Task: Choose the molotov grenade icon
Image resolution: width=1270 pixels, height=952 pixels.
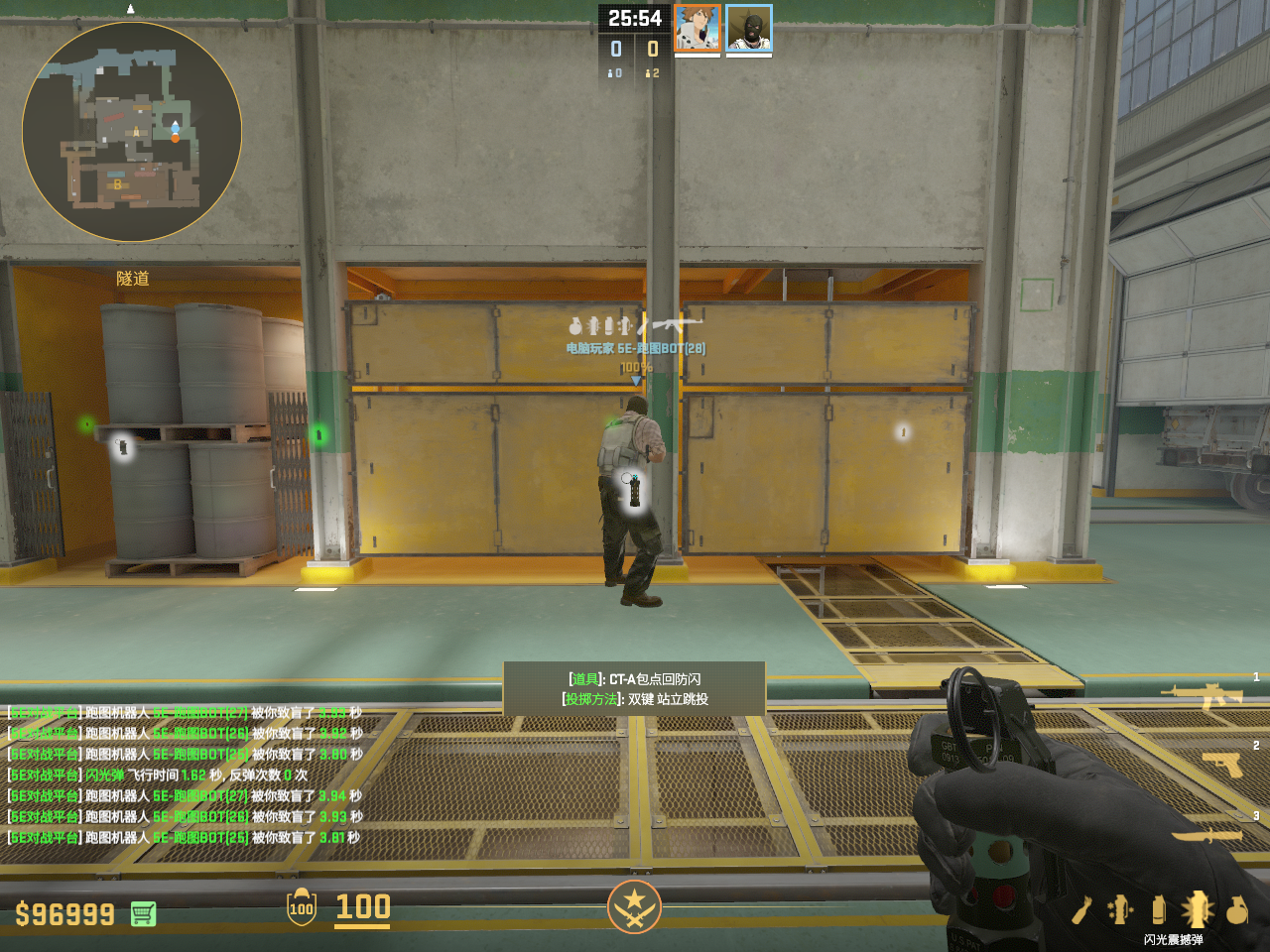Action: tap(1081, 909)
